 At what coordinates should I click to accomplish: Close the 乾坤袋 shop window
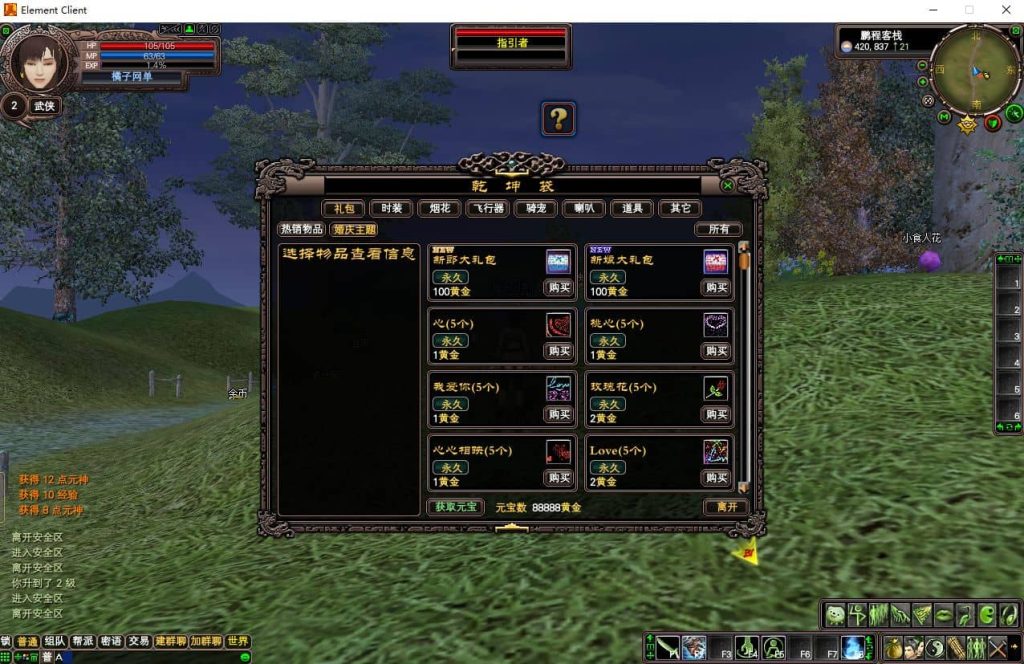[727, 185]
